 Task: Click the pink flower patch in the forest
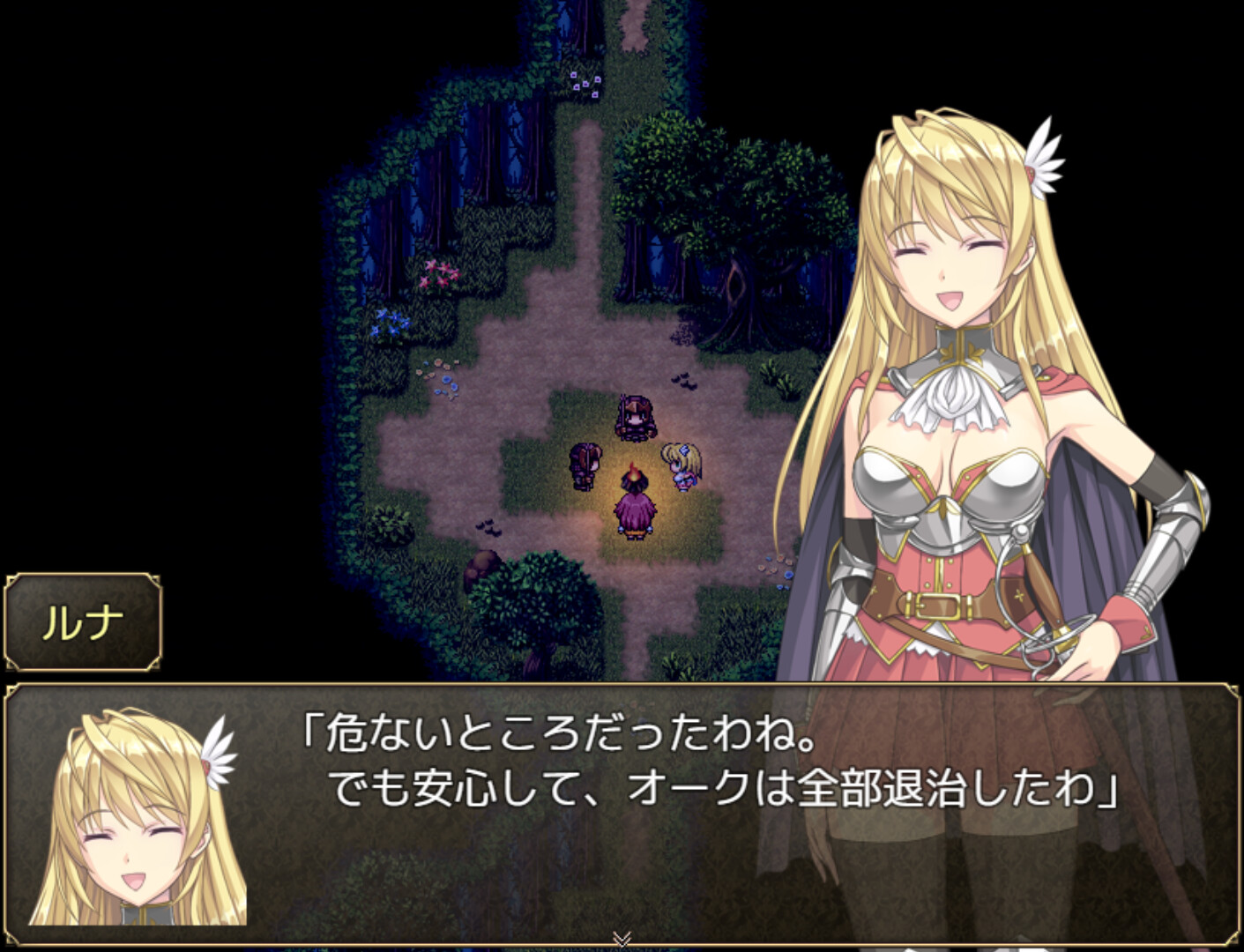pos(441,273)
